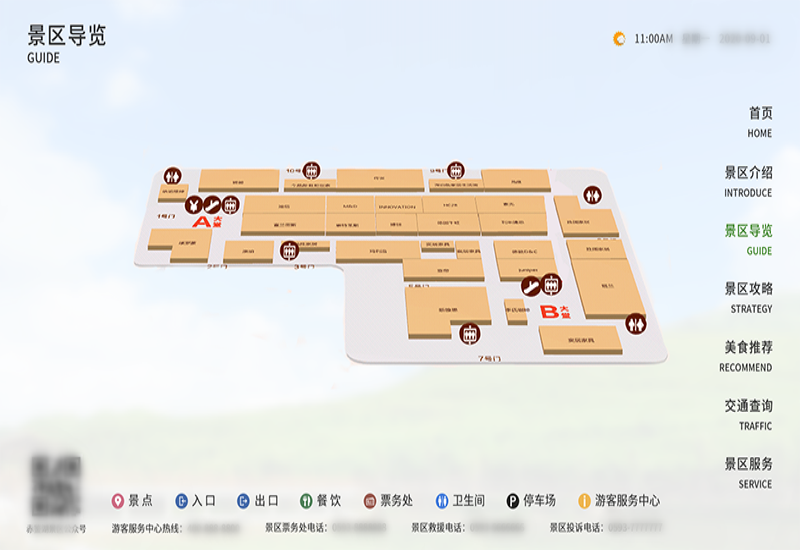Viewport: 800px width, 550px height.
Task: Open the 景区介绍 INTRODUCE section
Action: pos(748,180)
